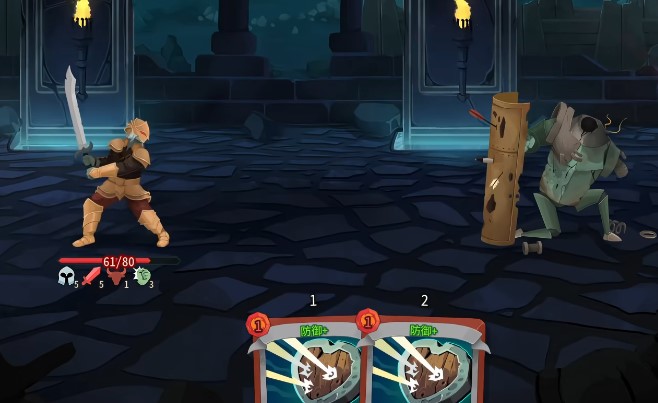Inspect the red sword status icon
This screenshot has height=403, width=658.
[91, 276]
